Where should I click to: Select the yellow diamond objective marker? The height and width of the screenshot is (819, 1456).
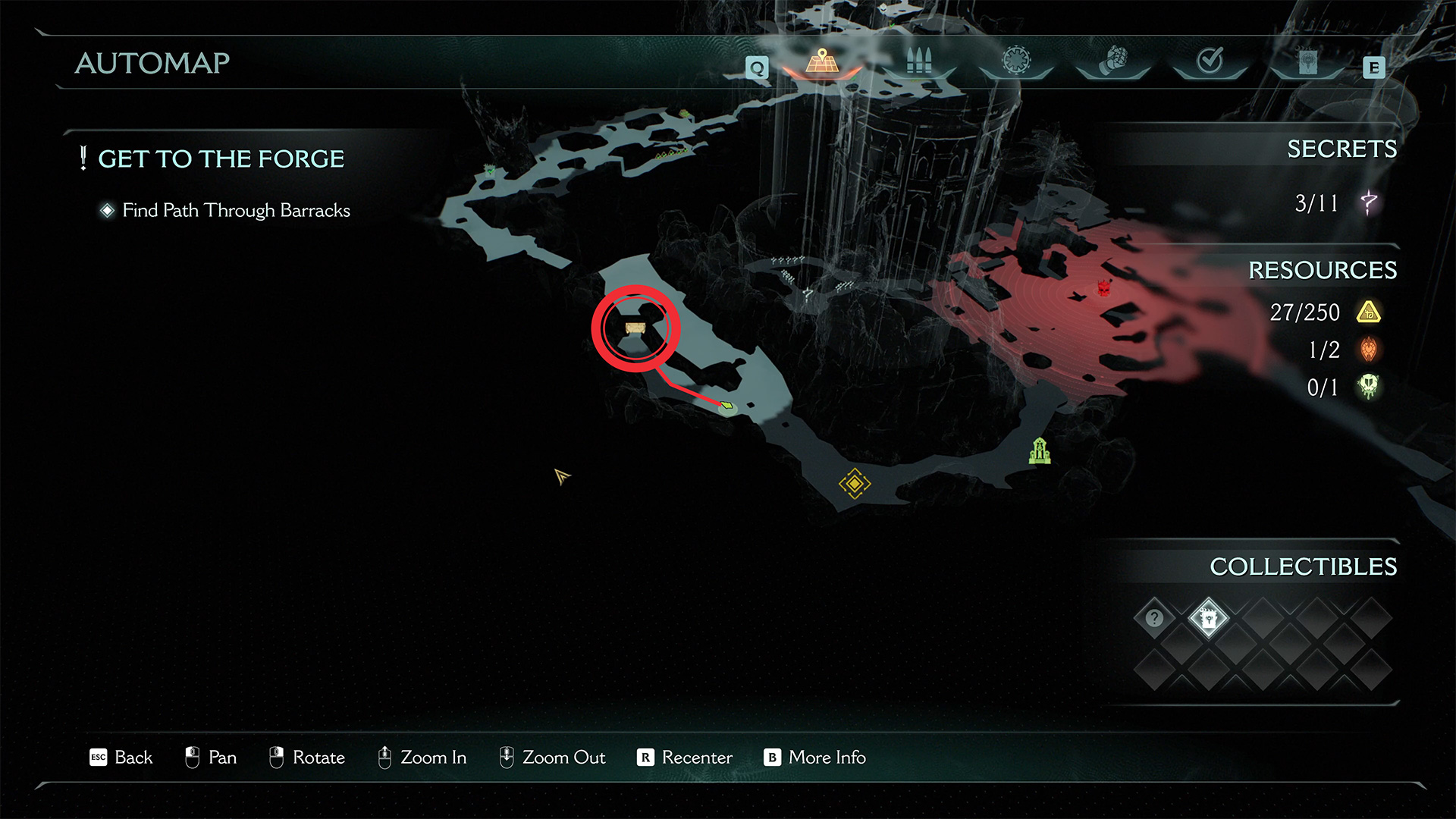tap(854, 483)
